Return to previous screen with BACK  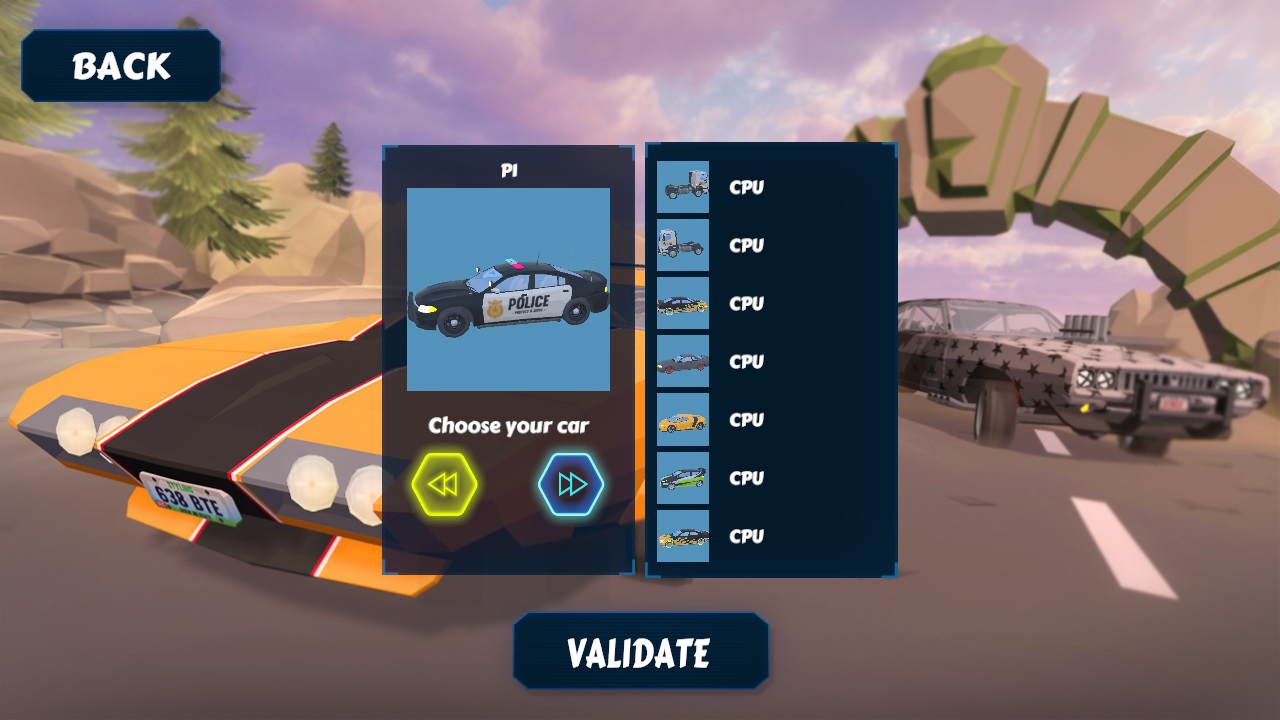(120, 65)
